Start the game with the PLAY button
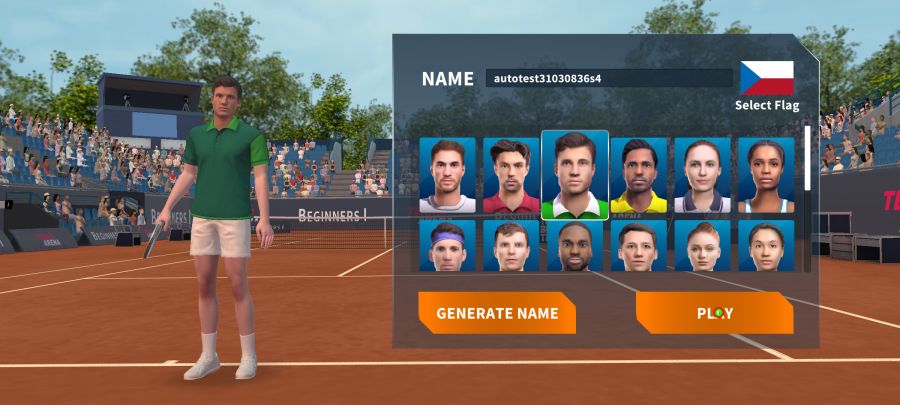This screenshot has height=405, width=900. tap(714, 313)
